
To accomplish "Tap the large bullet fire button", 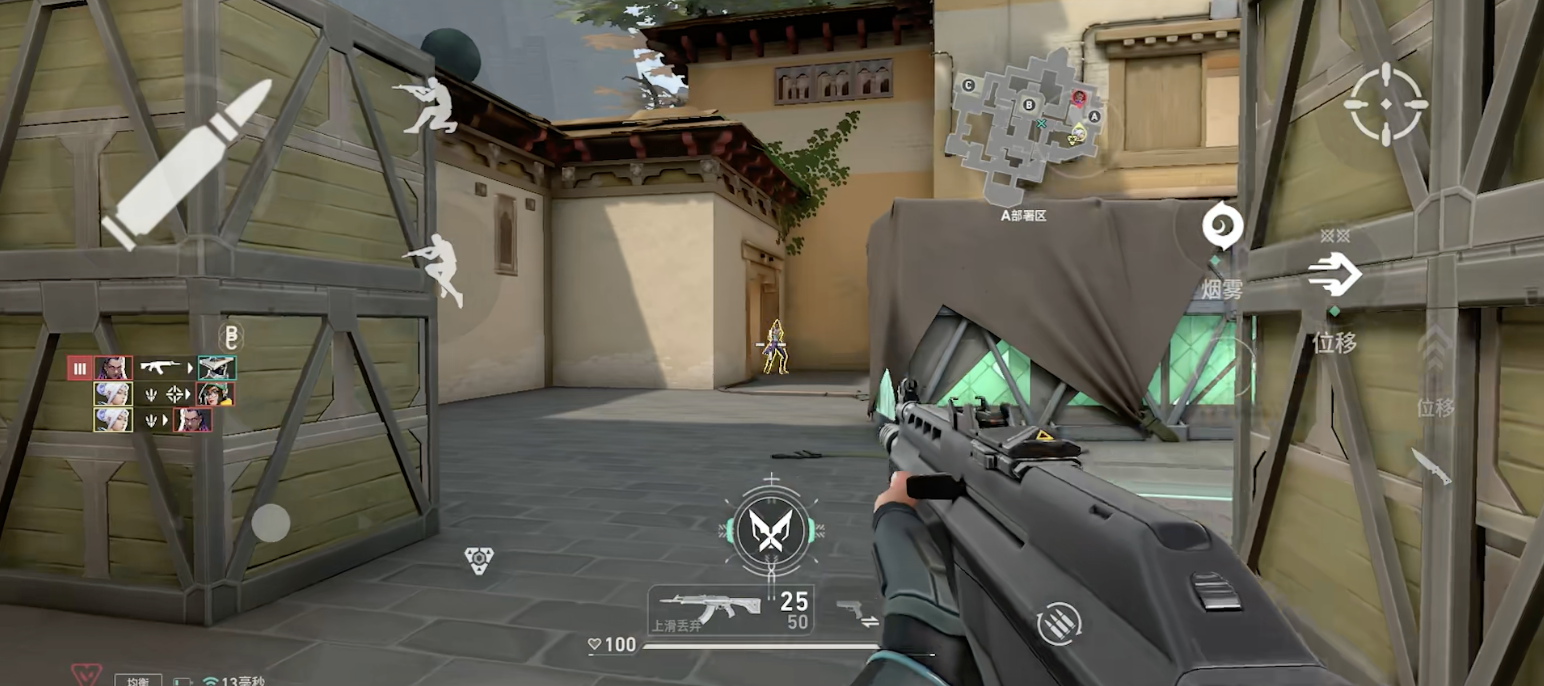I will (190, 162).
